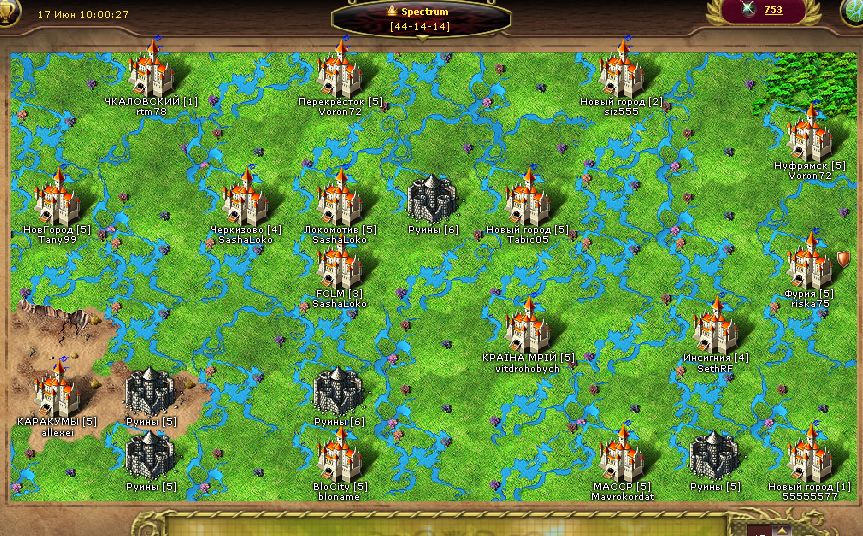
Task: Choose the Фурия city with shield
Action: click(810, 263)
